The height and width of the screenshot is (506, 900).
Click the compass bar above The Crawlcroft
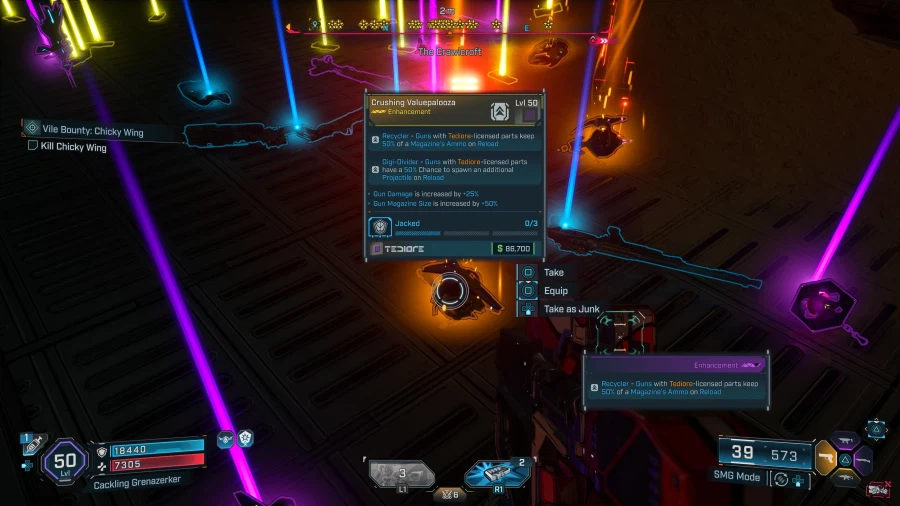coord(455,25)
